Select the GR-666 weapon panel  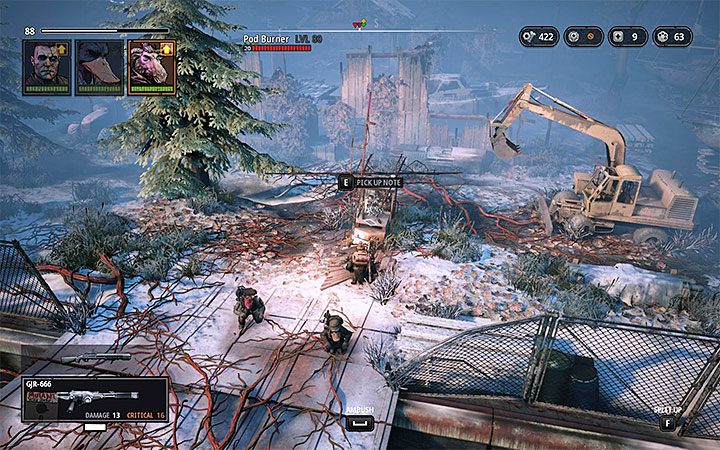[x=95, y=398]
